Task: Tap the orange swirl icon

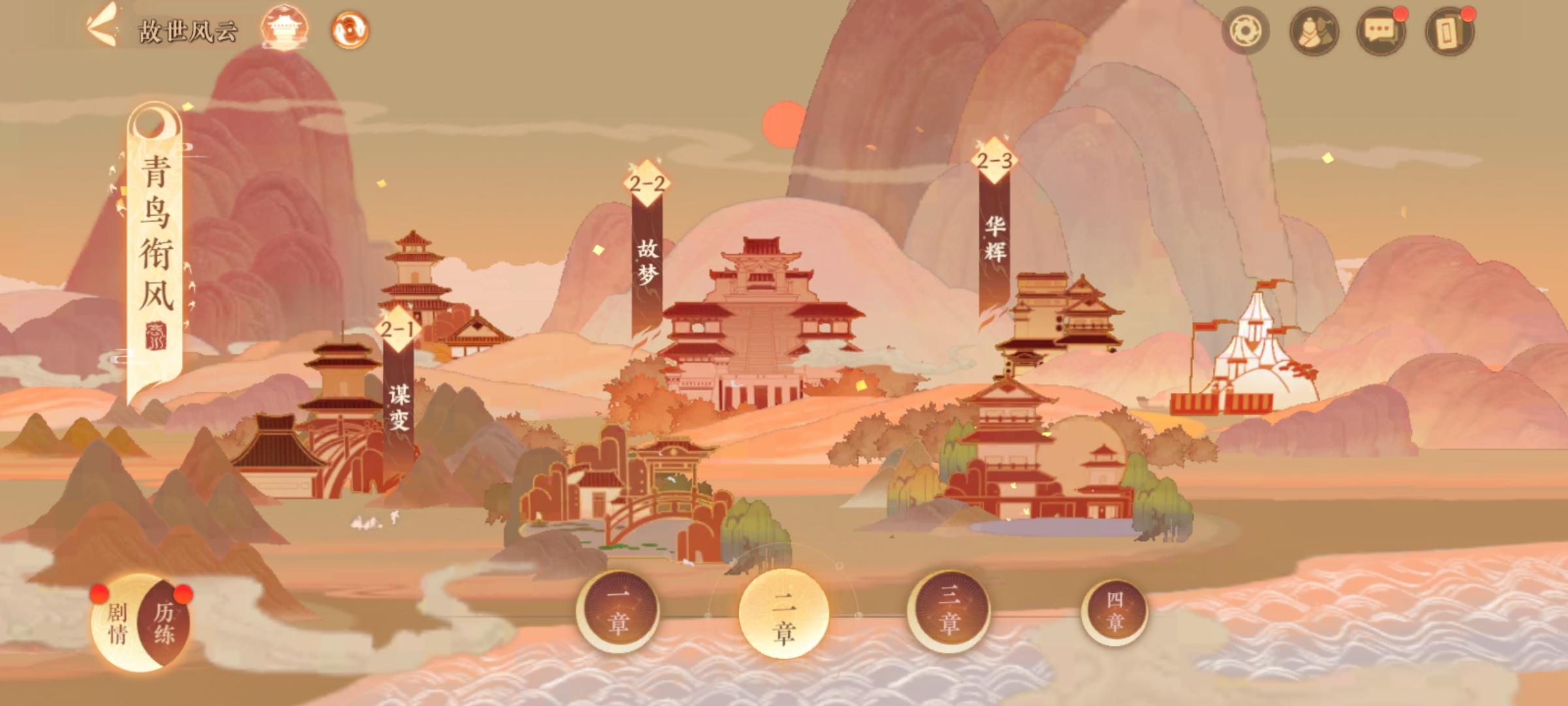Action: (350, 30)
